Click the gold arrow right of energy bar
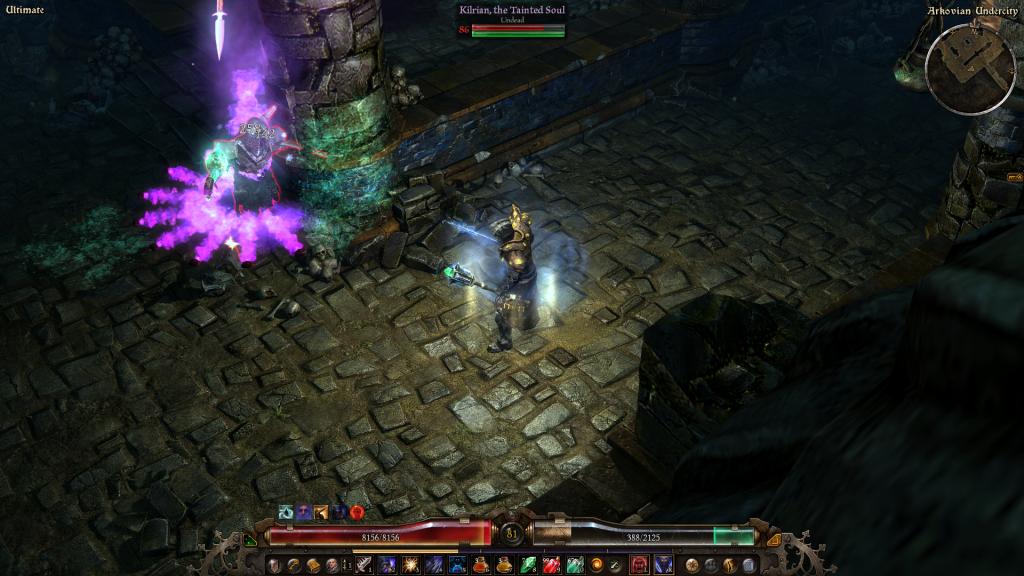Viewport: 1024px width, 576px height. tap(773, 541)
